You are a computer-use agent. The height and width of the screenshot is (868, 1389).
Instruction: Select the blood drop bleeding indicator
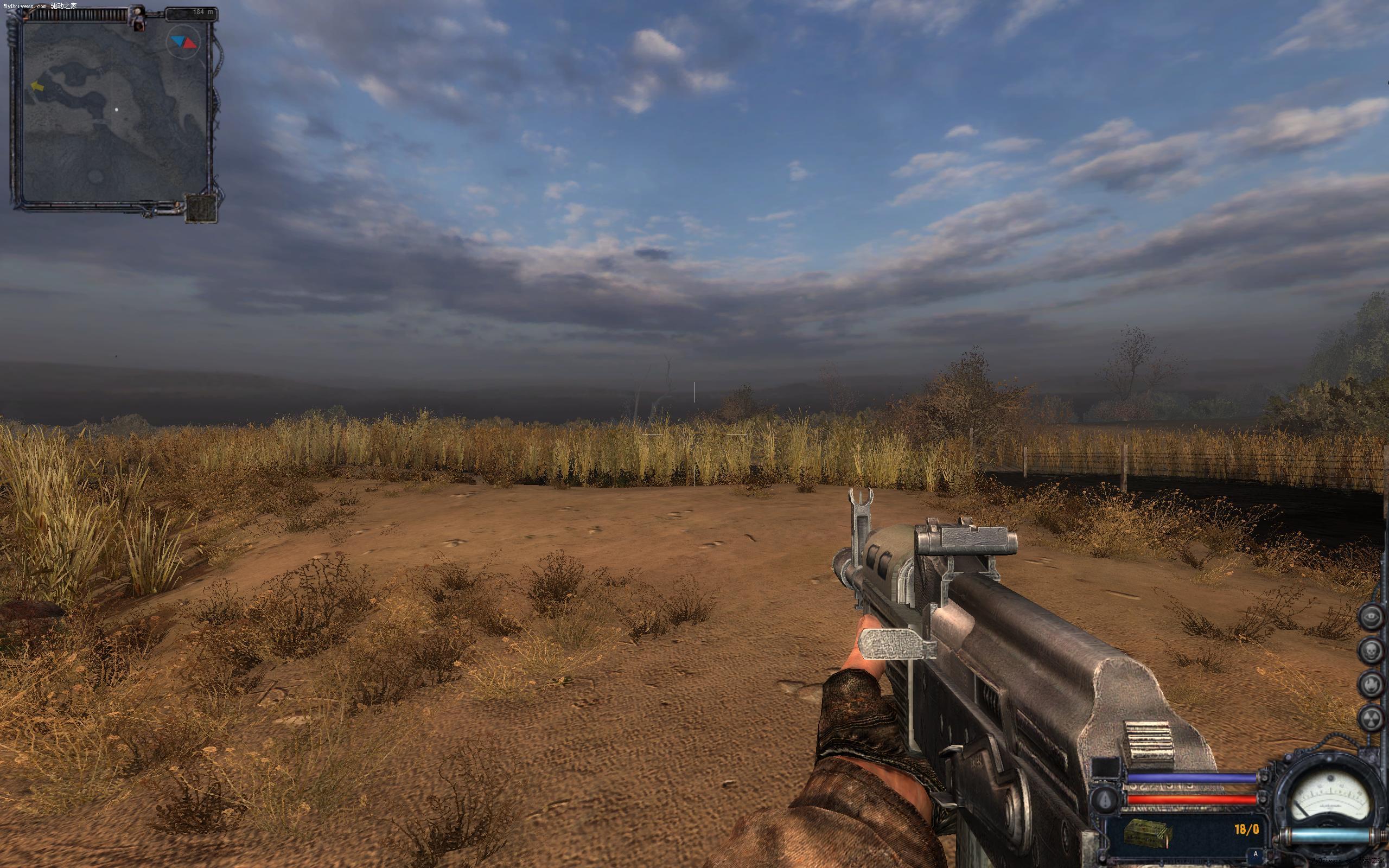(x=1105, y=799)
